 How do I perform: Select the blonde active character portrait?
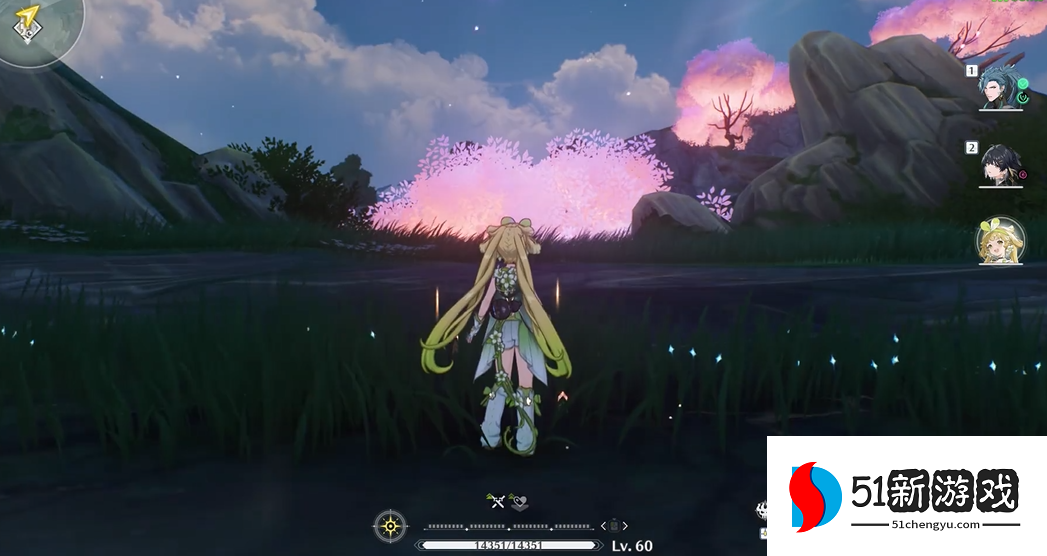tap(1000, 241)
